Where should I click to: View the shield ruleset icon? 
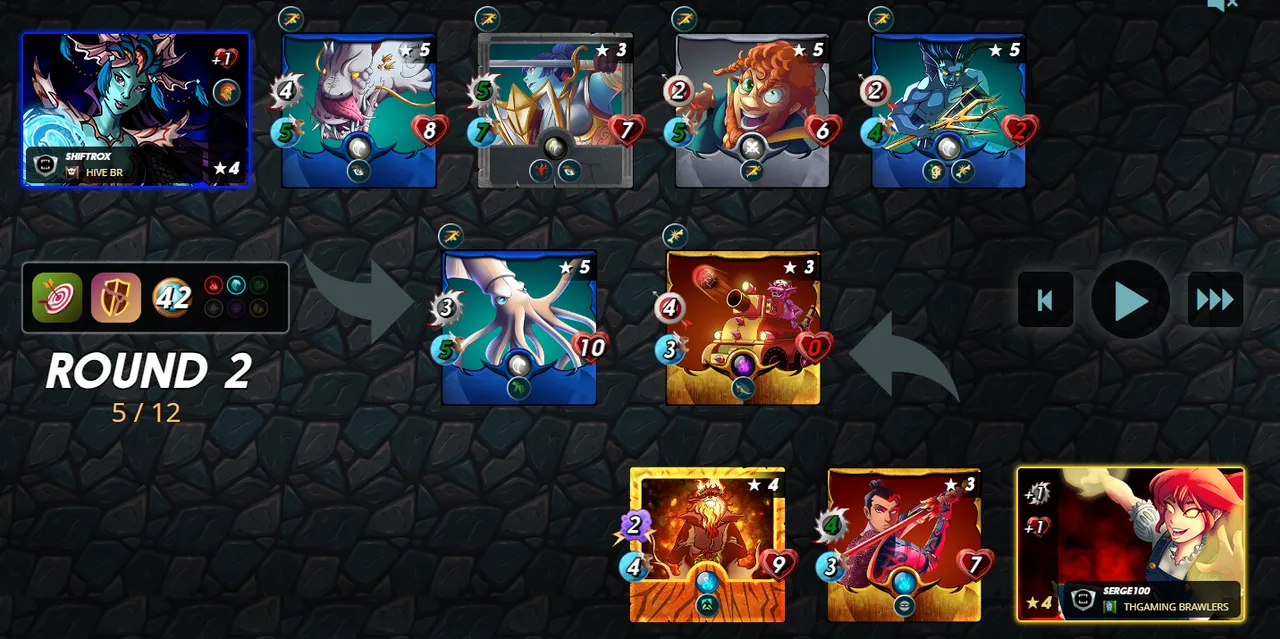[116, 297]
